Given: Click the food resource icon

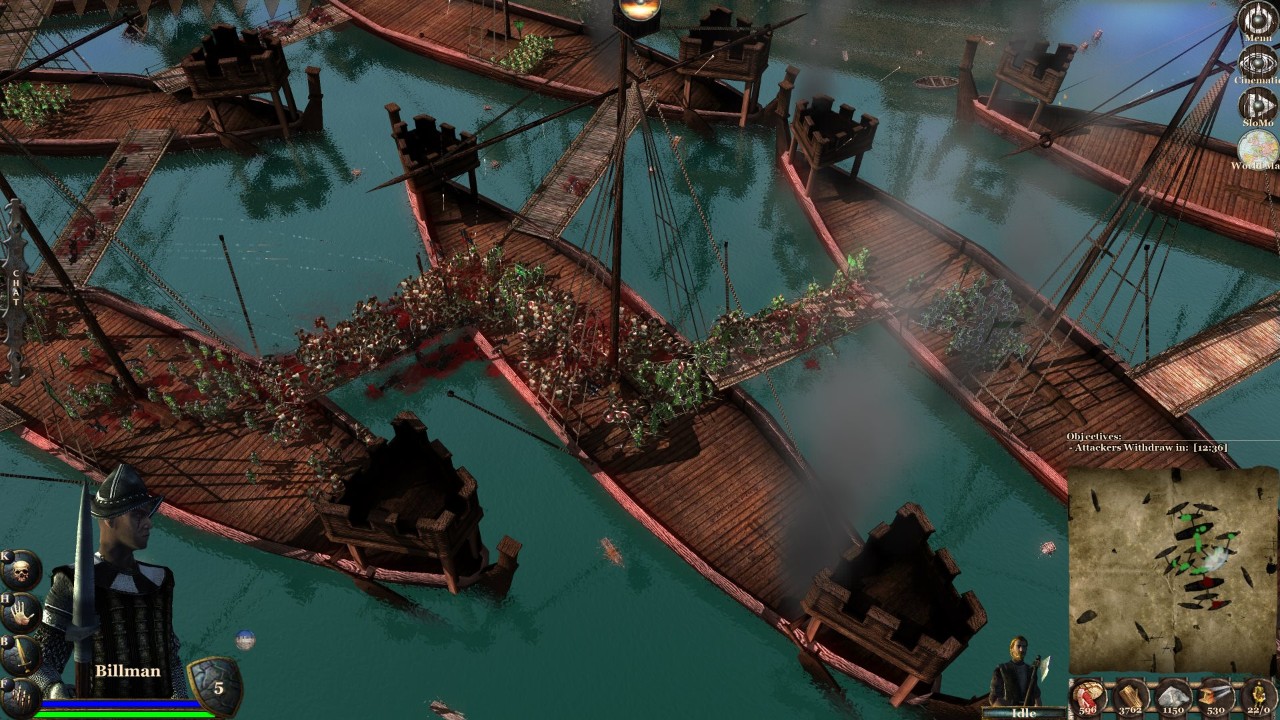Looking at the screenshot, I should 1087,697.
